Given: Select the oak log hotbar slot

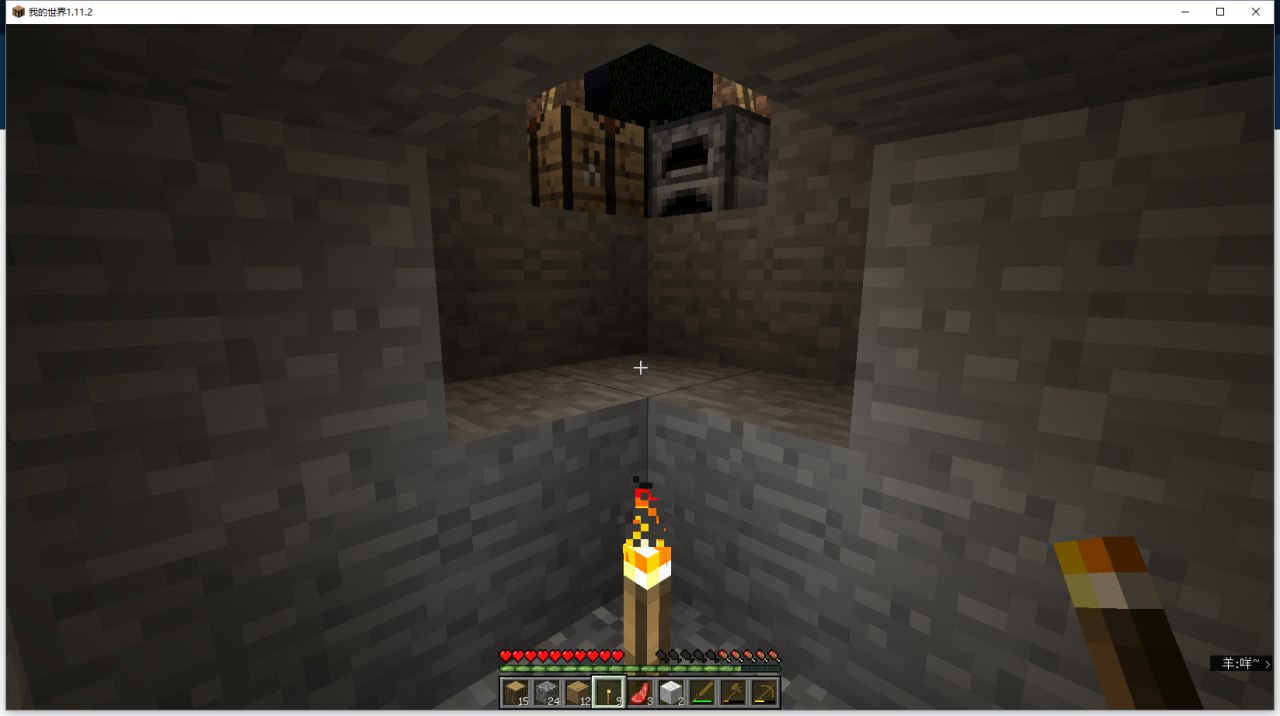Looking at the screenshot, I should (x=516, y=692).
